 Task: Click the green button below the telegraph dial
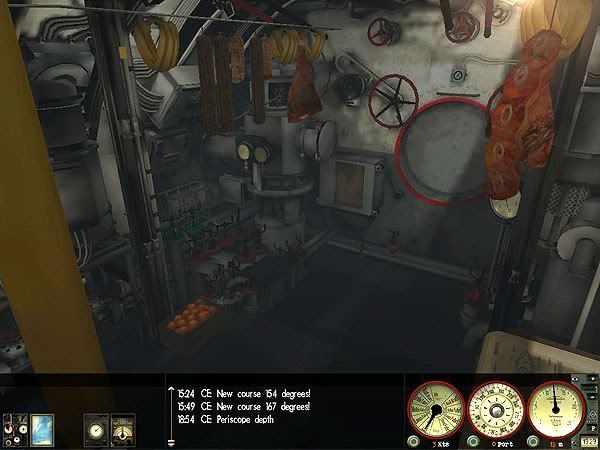[x=413, y=441]
